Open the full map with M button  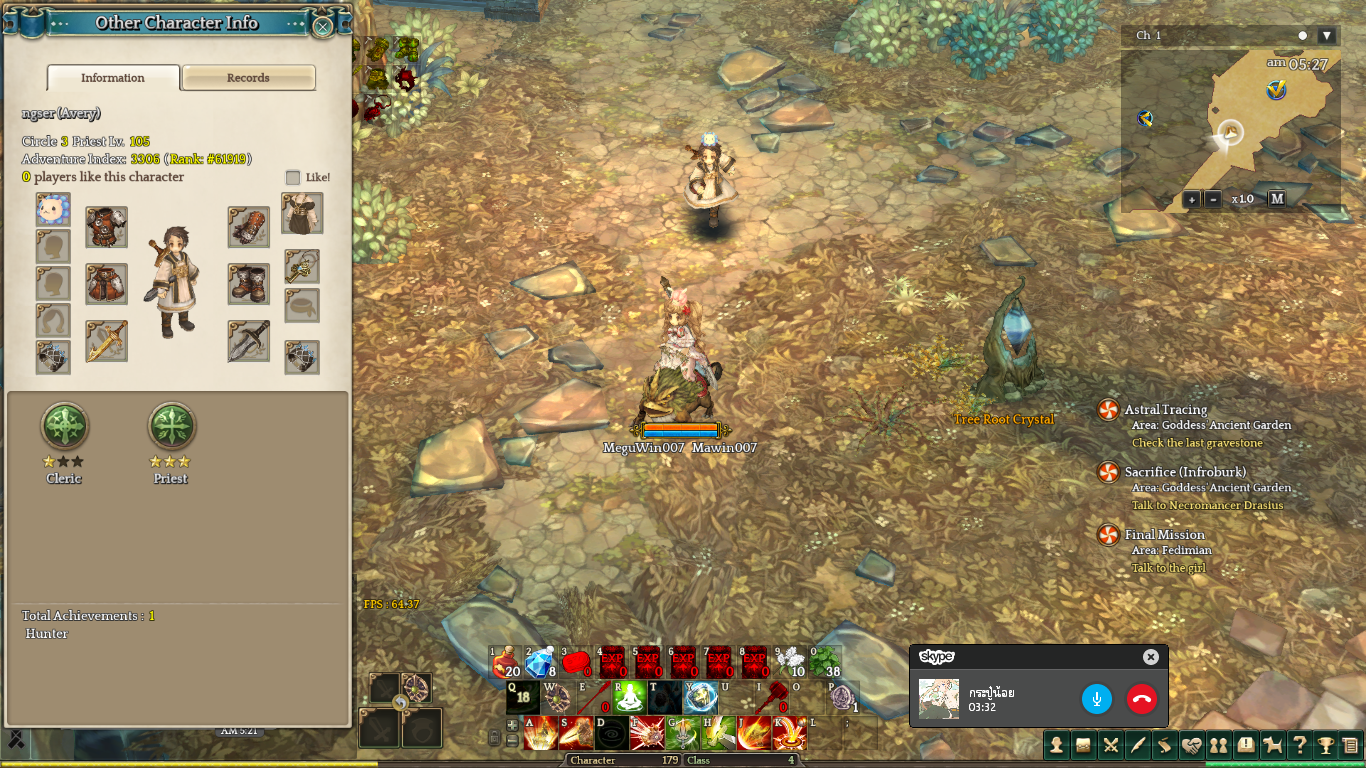[x=1277, y=199]
